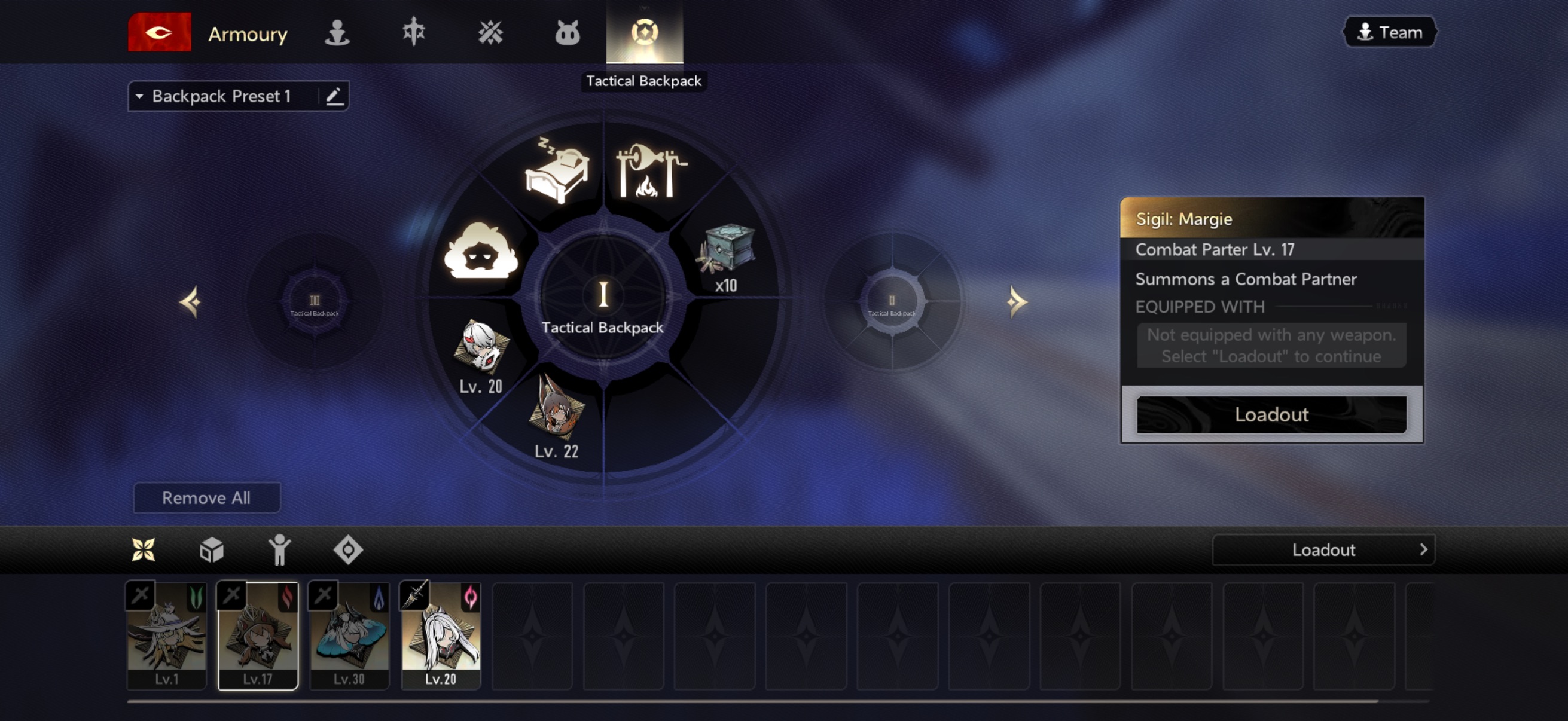Remove All items from the backpack
Screen dimensions: 1568x721
click(x=206, y=497)
